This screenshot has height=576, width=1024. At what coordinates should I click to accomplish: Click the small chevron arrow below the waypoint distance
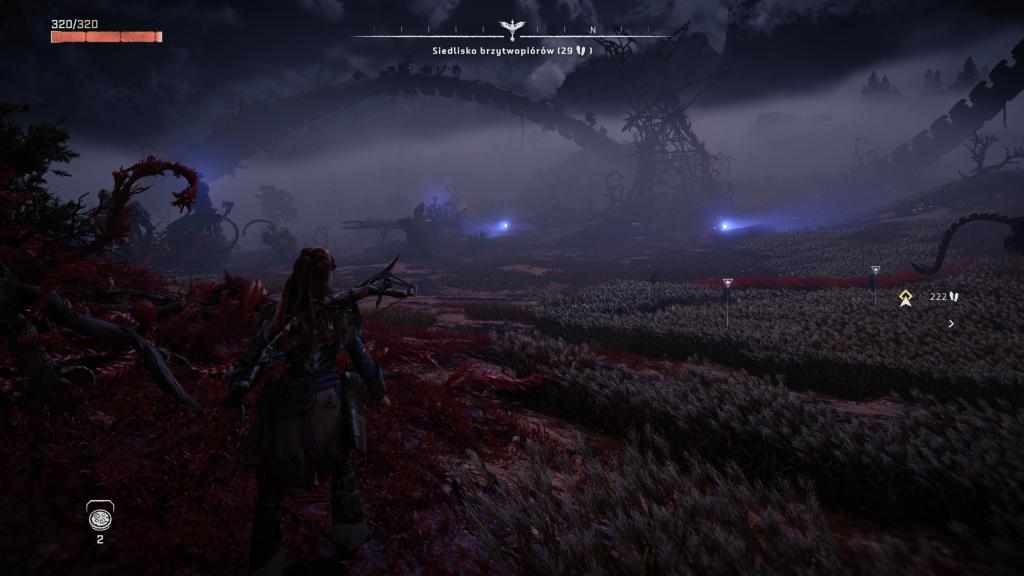[x=950, y=323]
